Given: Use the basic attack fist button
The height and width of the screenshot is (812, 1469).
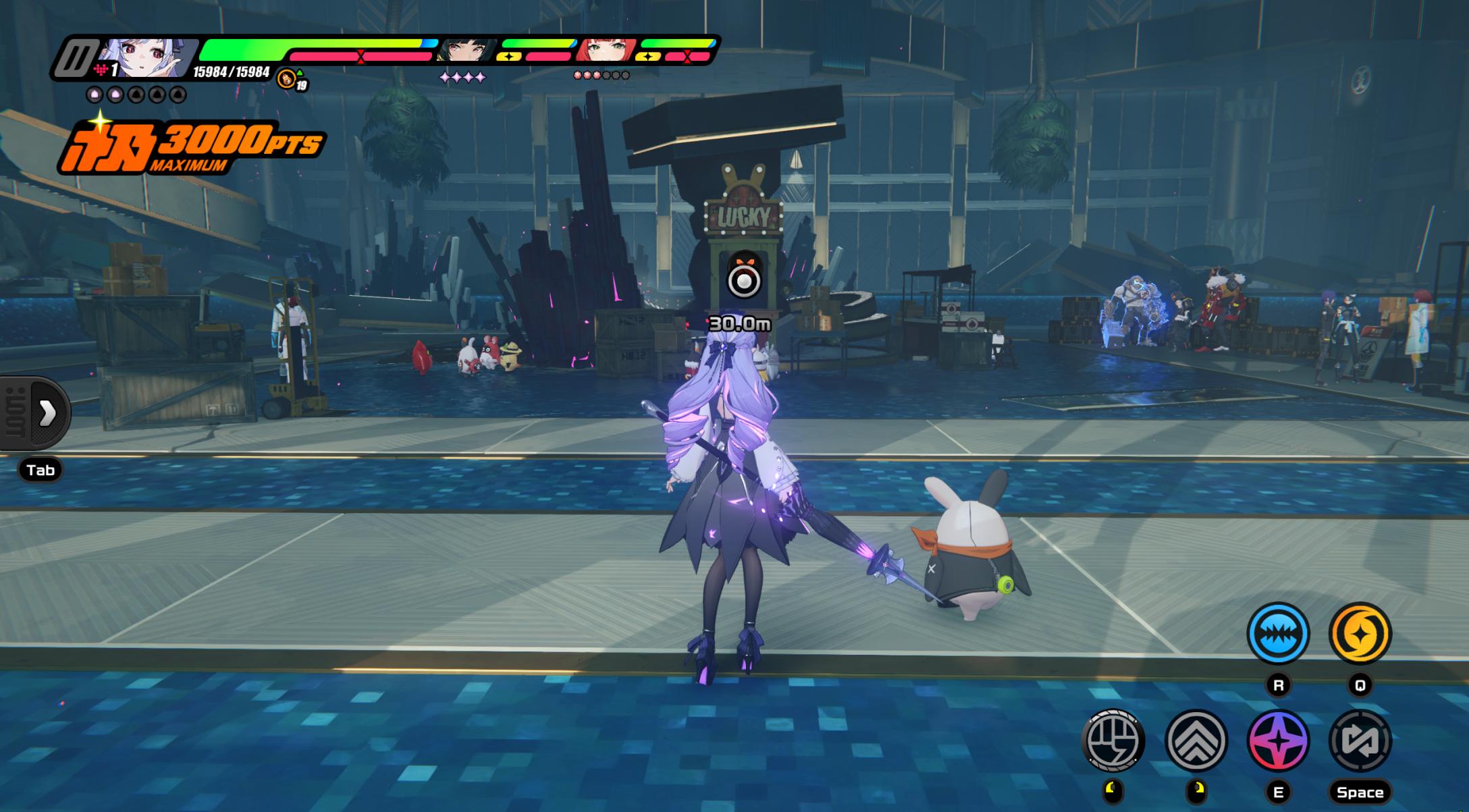Looking at the screenshot, I should pyautogui.click(x=1113, y=740).
